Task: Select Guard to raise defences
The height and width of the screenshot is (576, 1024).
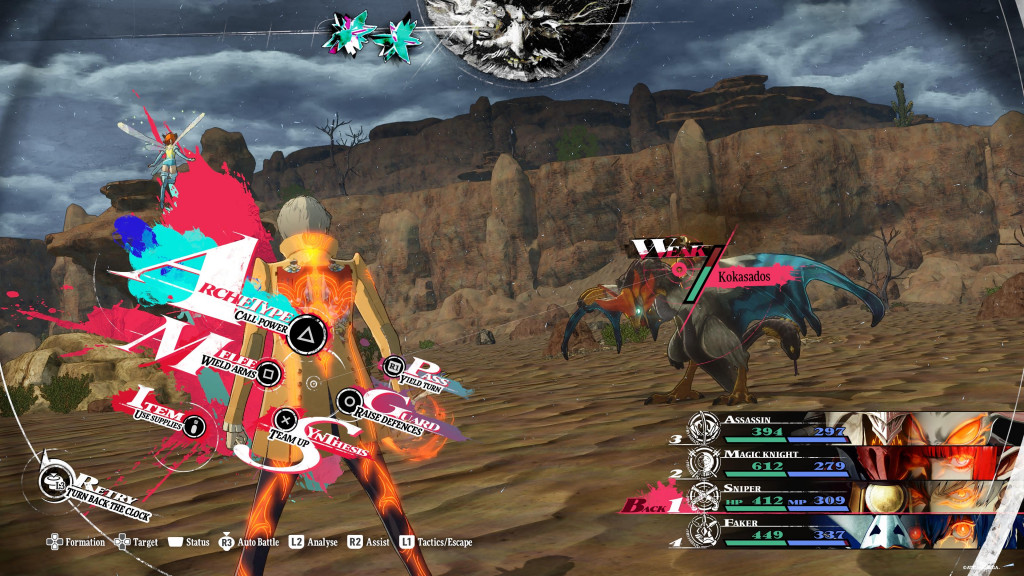Action: point(349,402)
